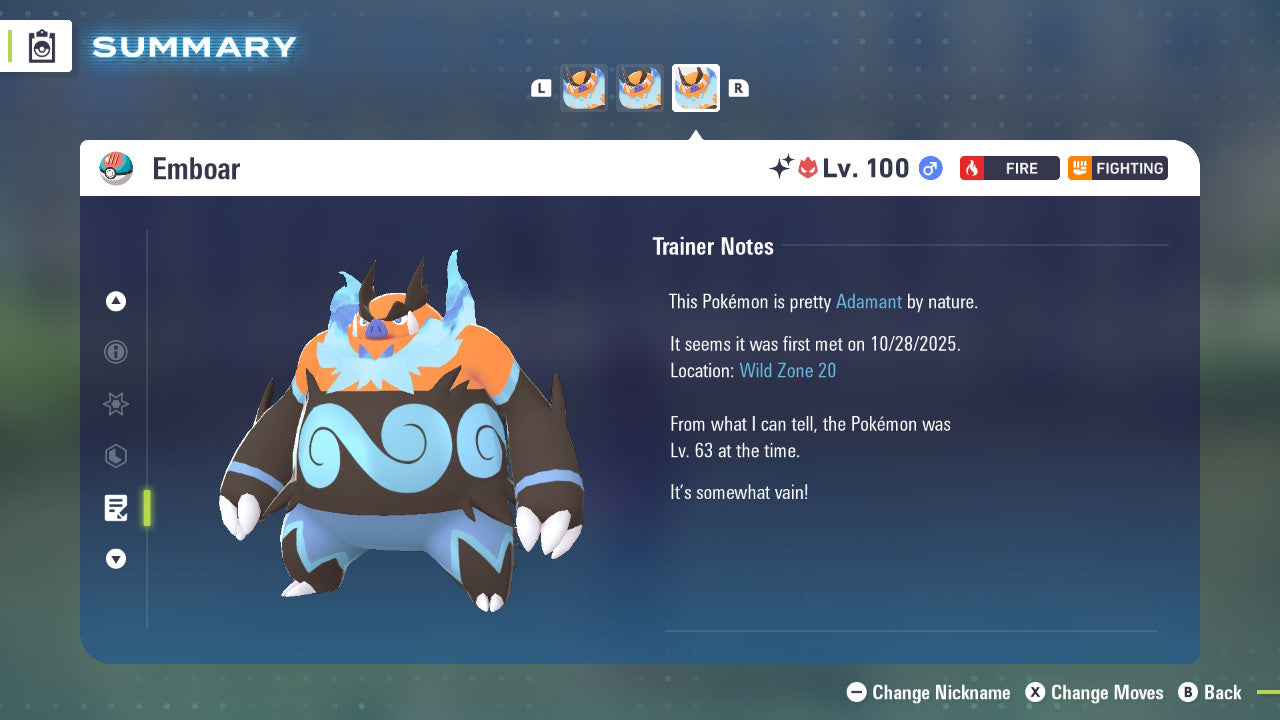Open the Adamant nature link
This screenshot has width=1280, height=720.
(869, 301)
